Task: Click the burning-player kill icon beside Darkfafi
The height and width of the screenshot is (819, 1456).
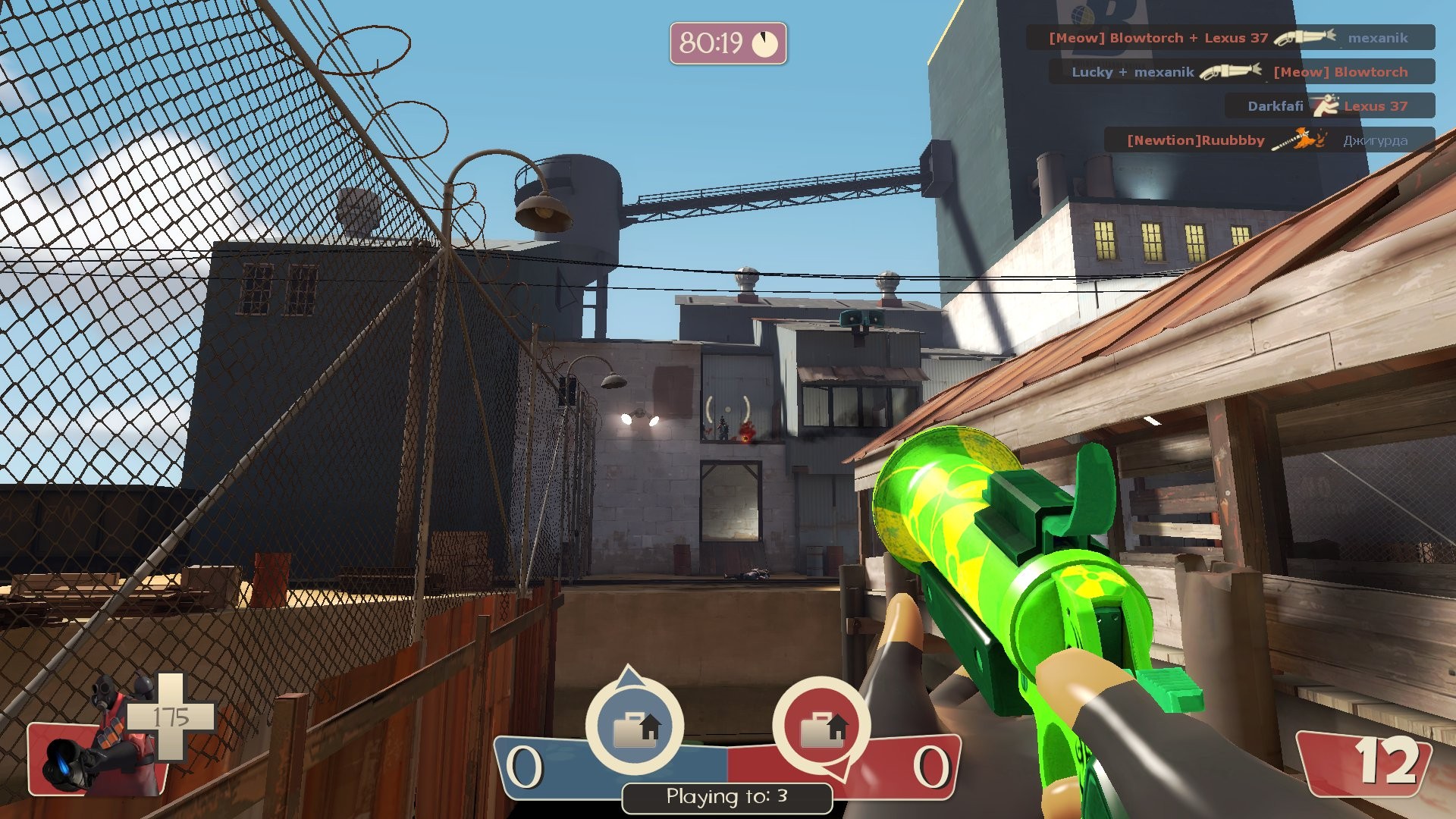Action: coord(1326,106)
